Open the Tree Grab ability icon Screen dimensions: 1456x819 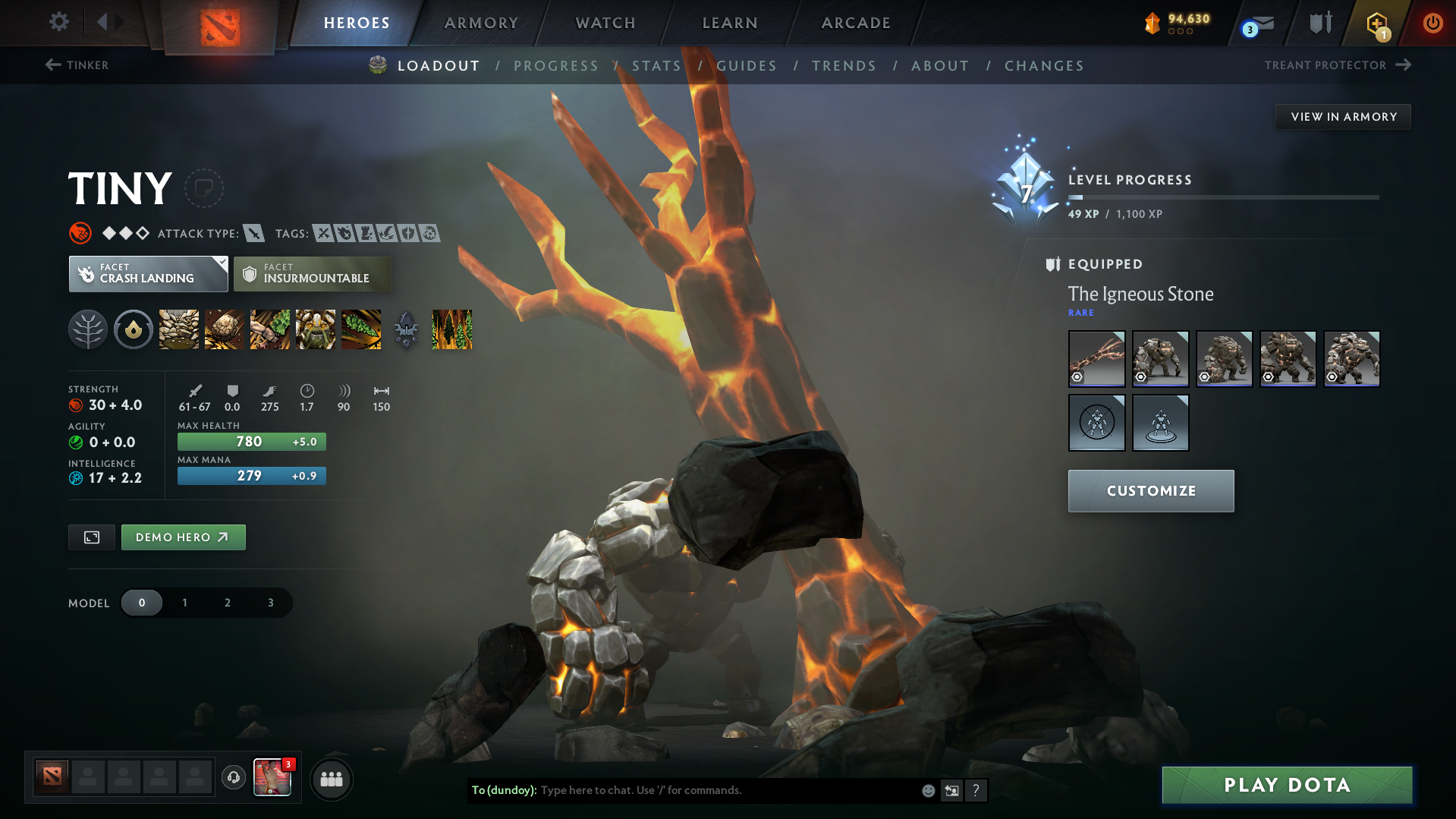(269, 329)
